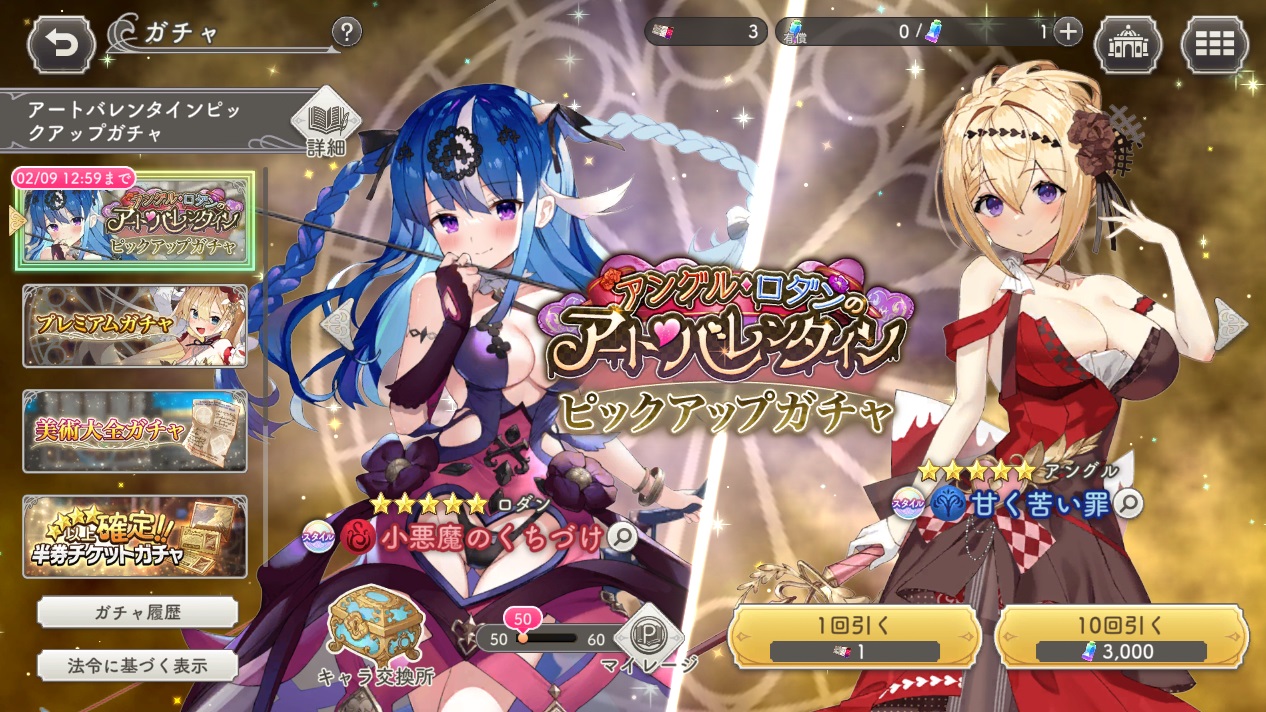The width and height of the screenshot is (1266, 712).
Task: Open the gacha help question mark
Action: click(x=346, y=33)
